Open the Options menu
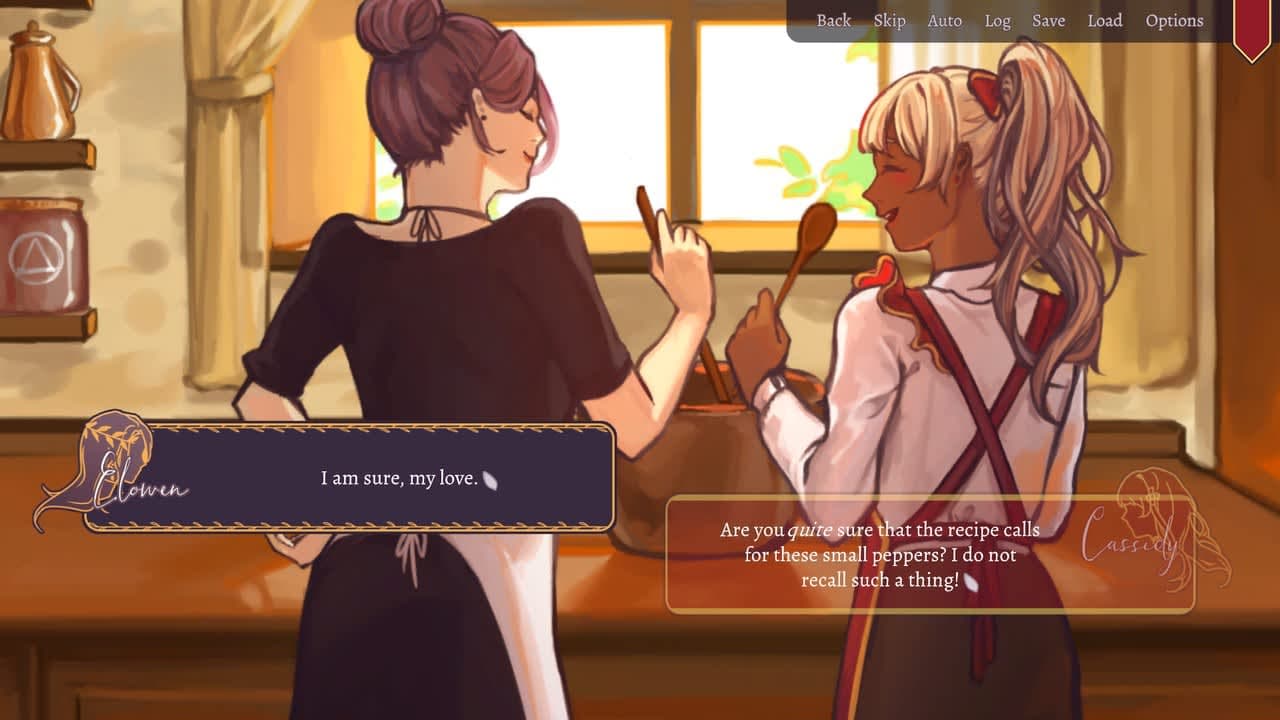Screen dimensions: 1280x720 pyautogui.click(x=1175, y=20)
